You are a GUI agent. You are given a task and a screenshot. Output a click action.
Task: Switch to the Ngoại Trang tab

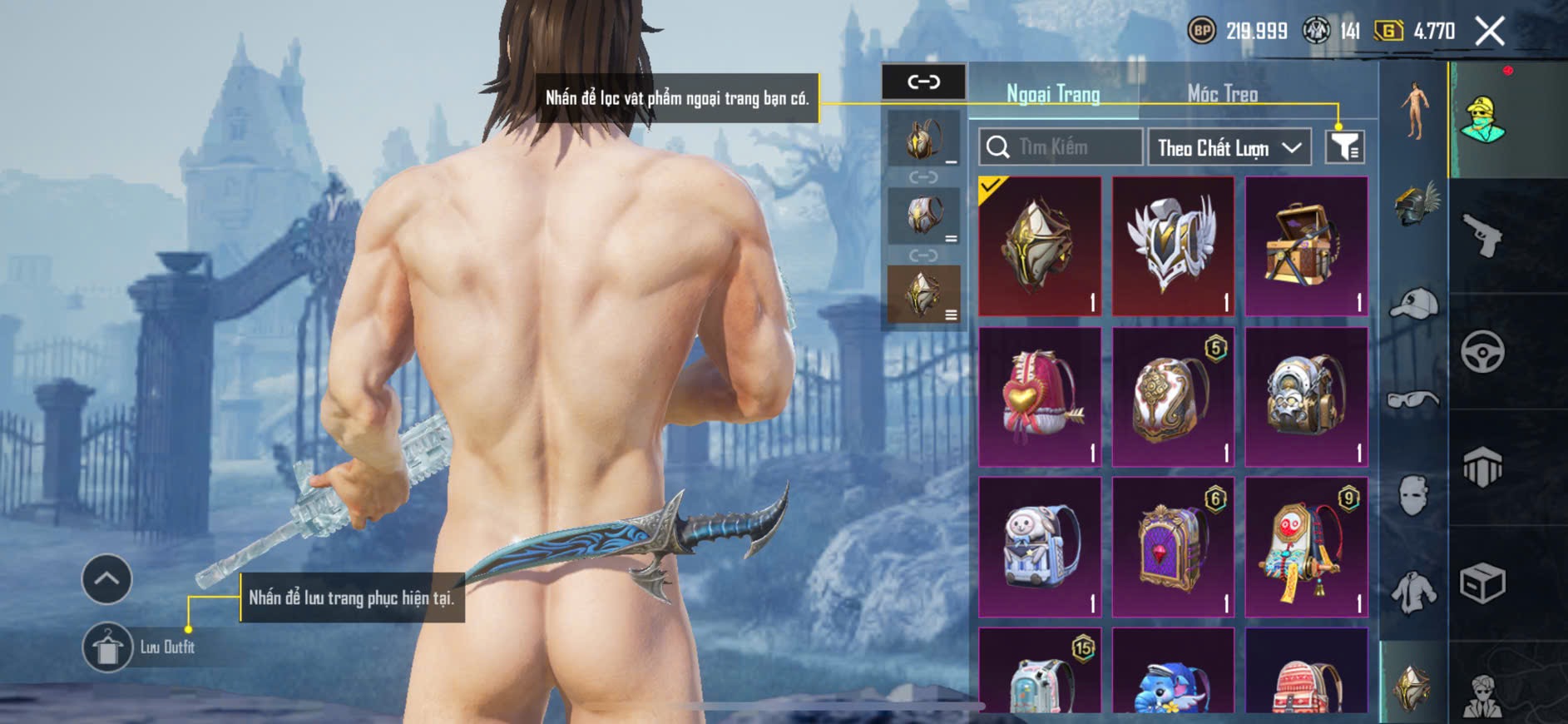point(1053,94)
